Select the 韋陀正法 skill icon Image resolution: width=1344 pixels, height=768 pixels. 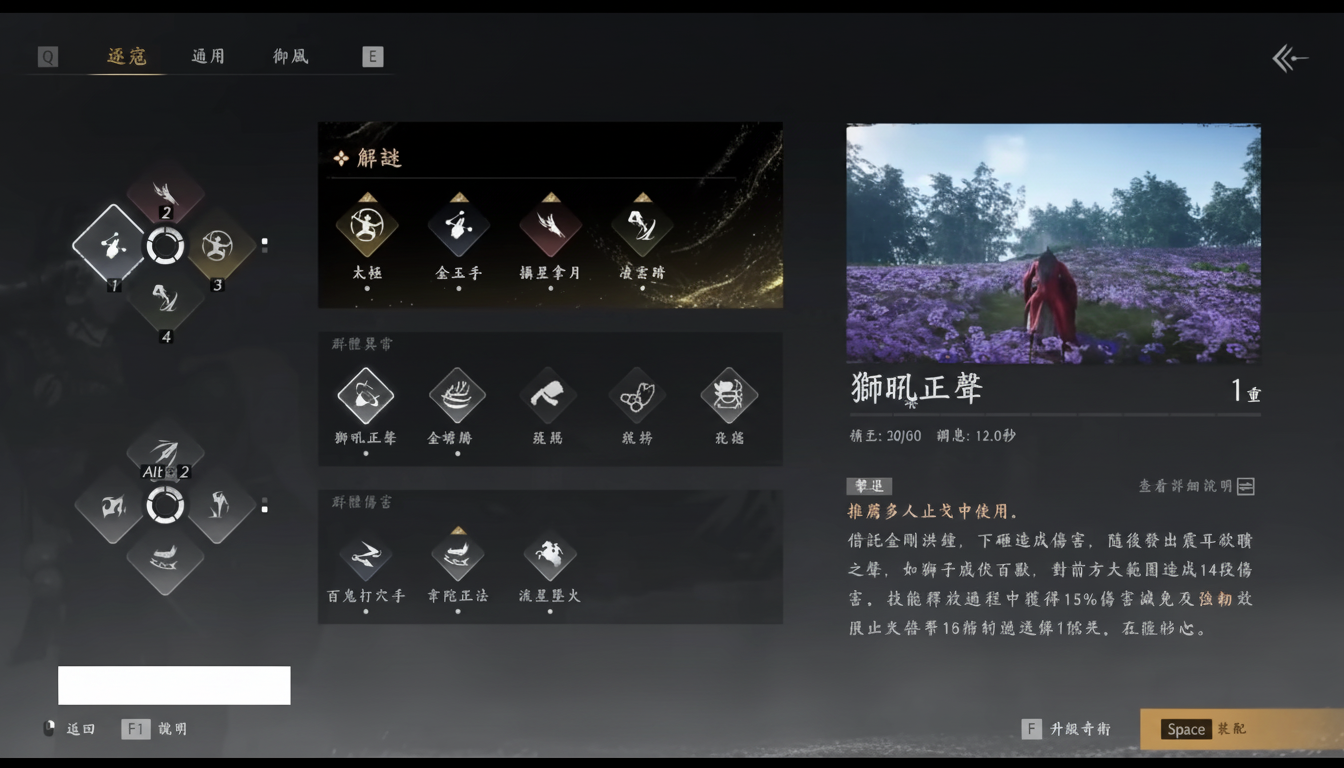click(x=458, y=556)
